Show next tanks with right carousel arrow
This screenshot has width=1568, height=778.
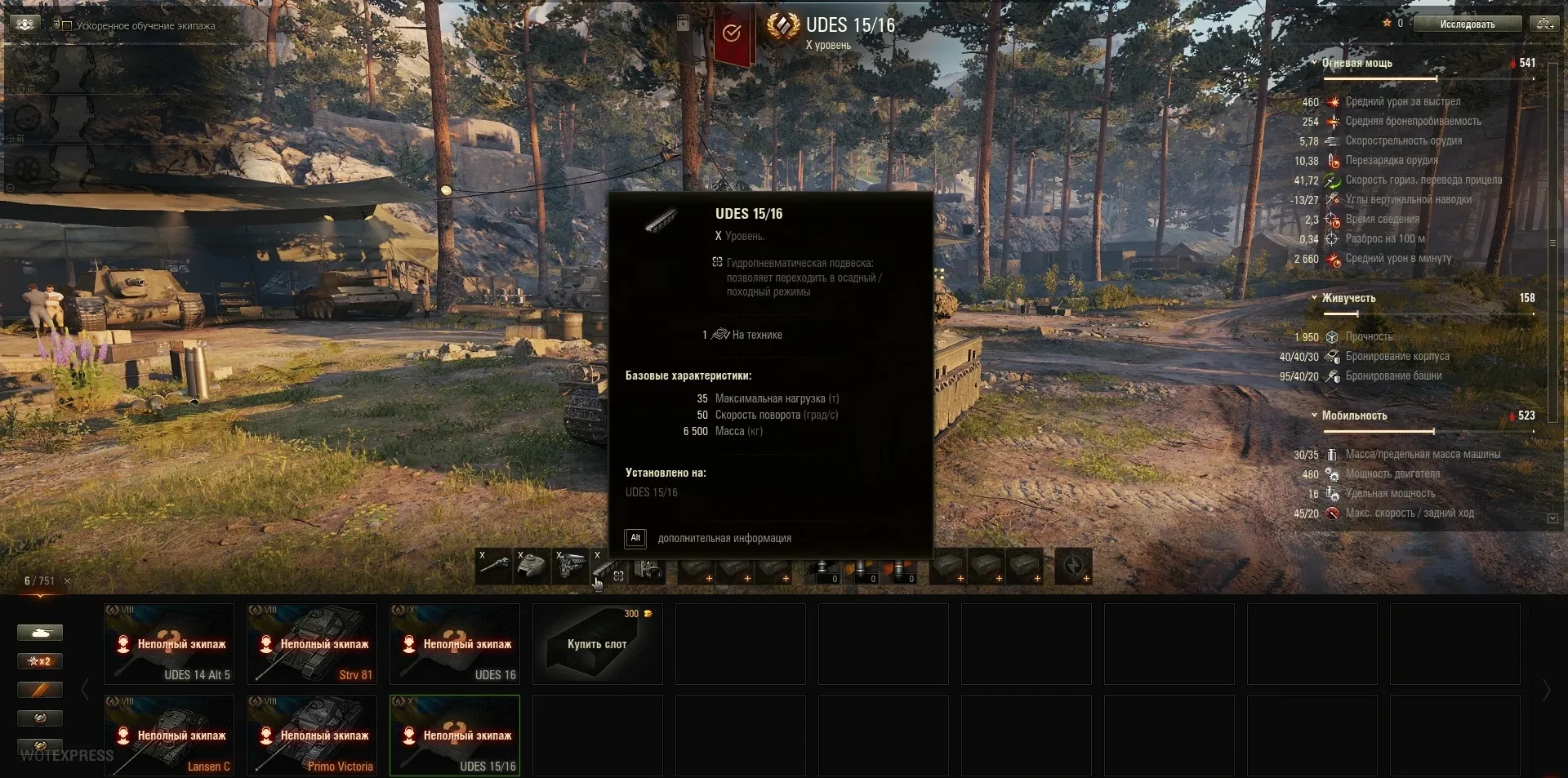tap(1546, 691)
